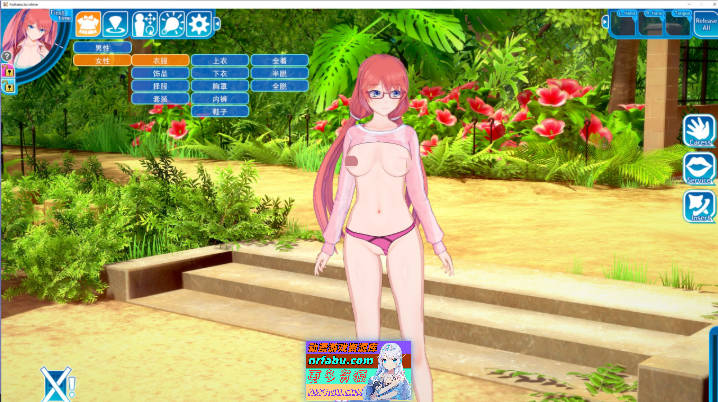Image resolution: width=718 pixels, height=402 pixels.
Task: Select 上衣 clothing item
Action: tap(219, 60)
